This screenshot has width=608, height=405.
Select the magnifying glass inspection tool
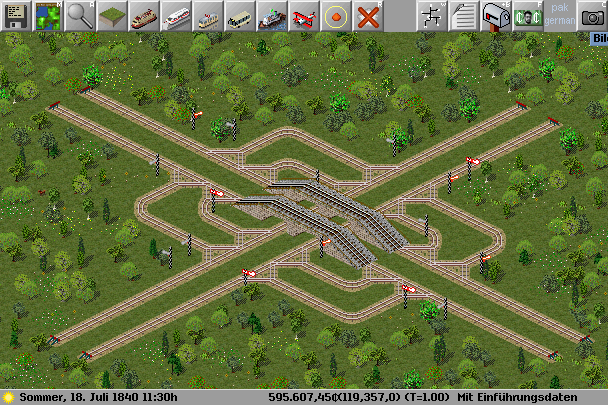(79, 15)
